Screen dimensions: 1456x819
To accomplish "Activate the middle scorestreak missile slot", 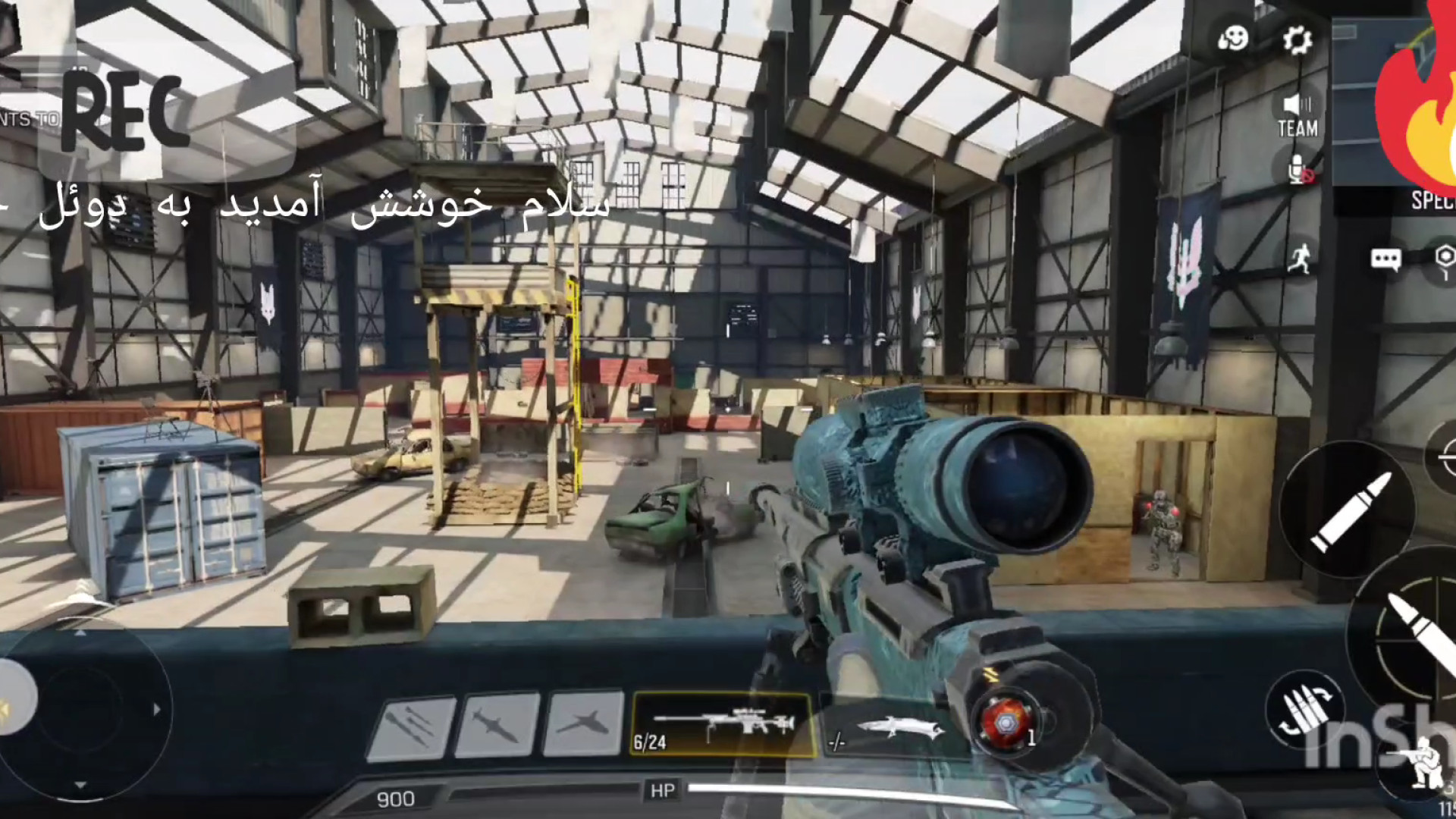I will 497,726.
